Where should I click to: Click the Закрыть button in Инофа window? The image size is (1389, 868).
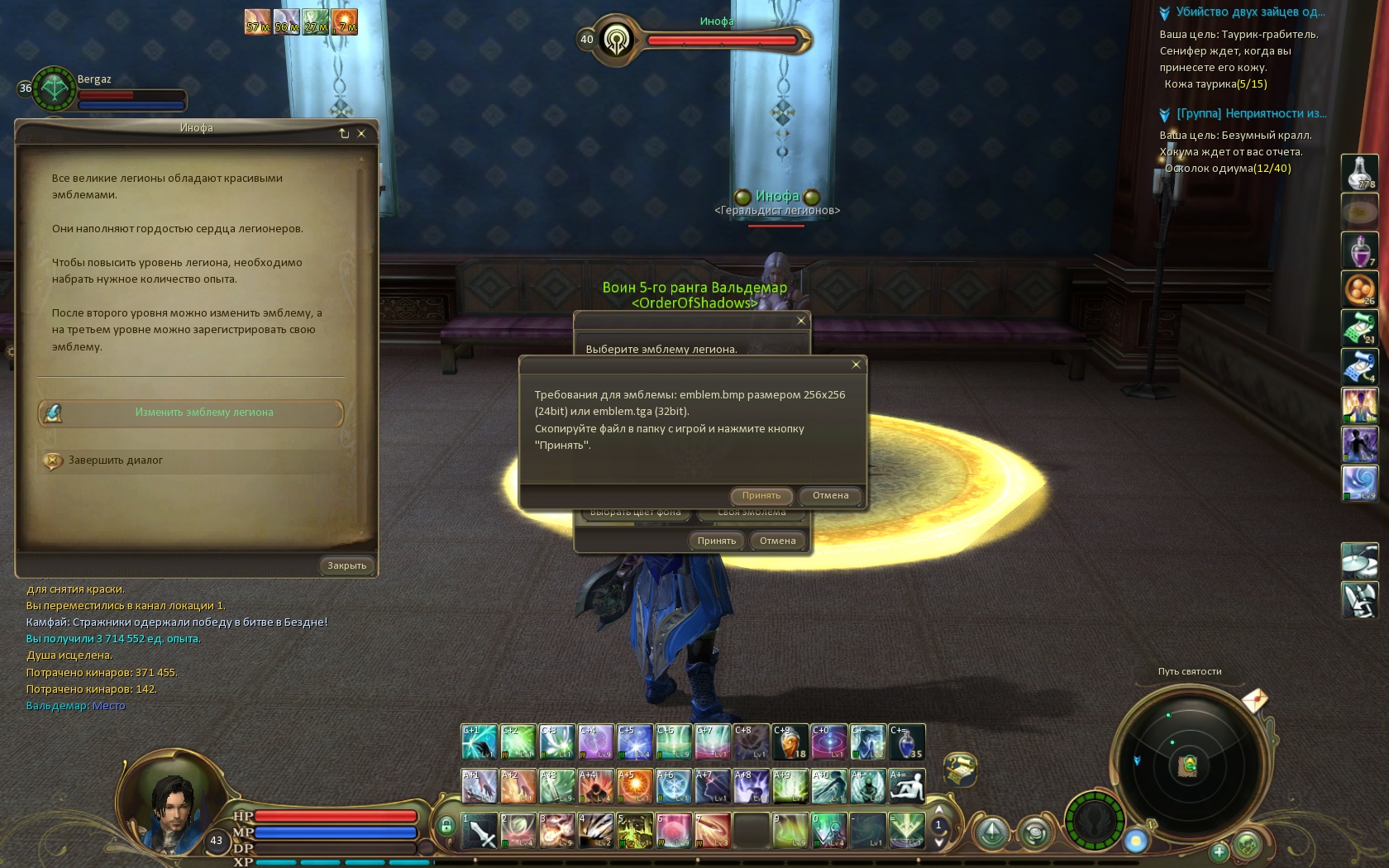pyautogui.click(x=346, y=565)
